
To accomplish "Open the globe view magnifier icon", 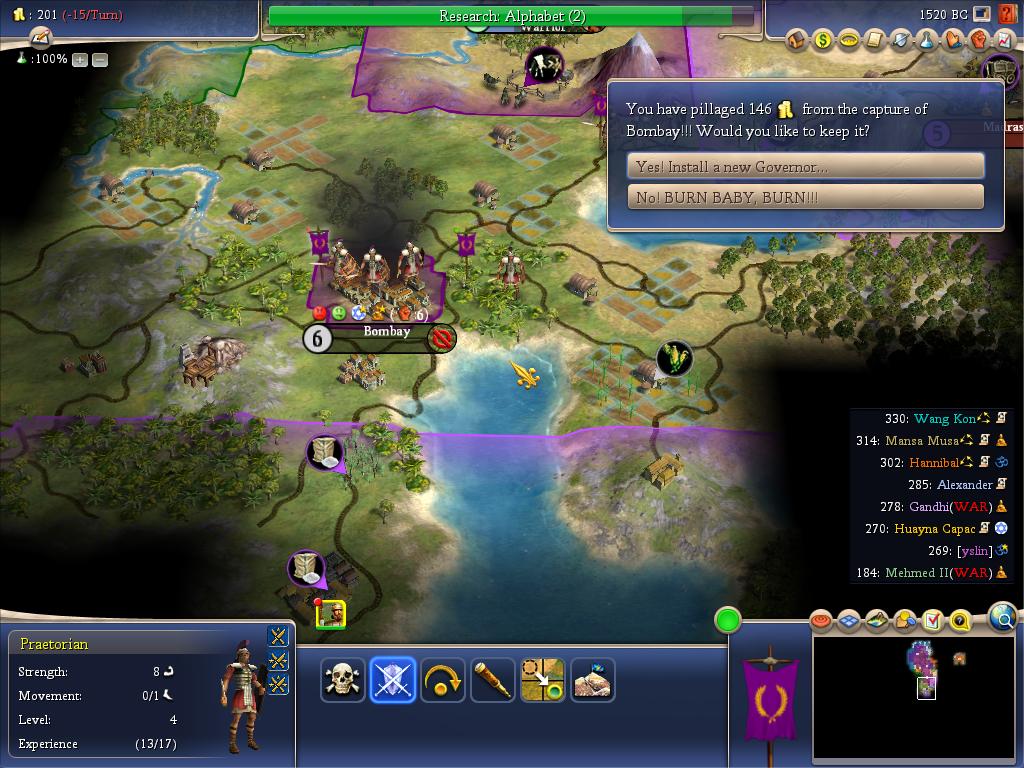I will pos(1002,618).
